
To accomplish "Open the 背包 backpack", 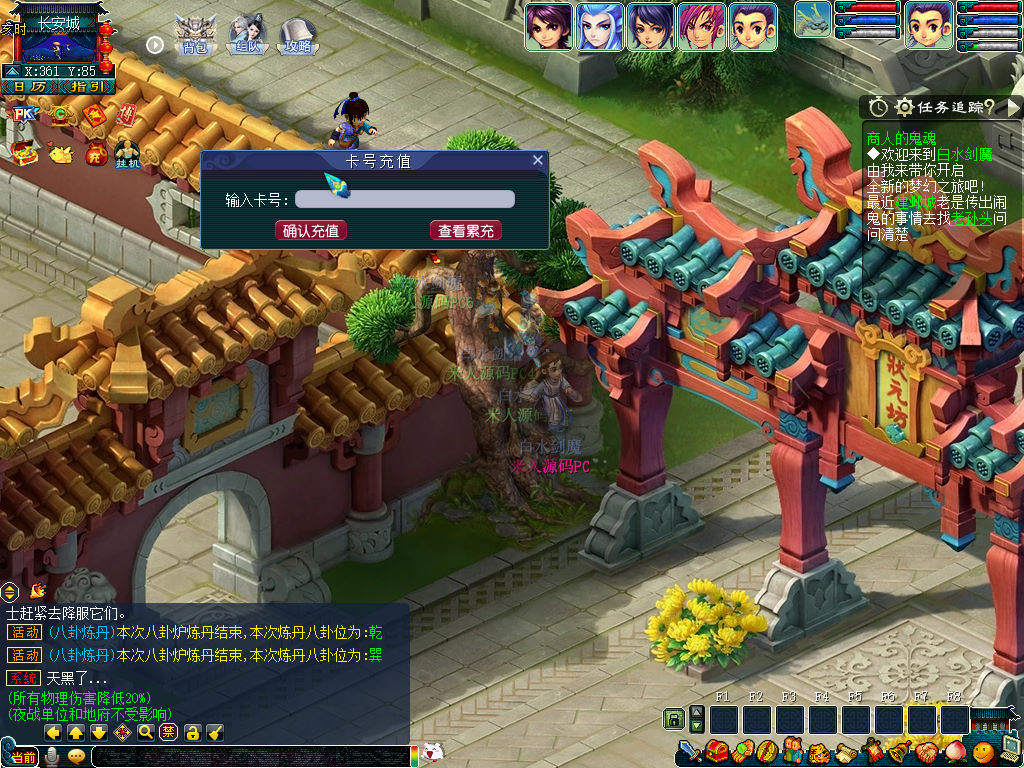I will click(194, 37).
